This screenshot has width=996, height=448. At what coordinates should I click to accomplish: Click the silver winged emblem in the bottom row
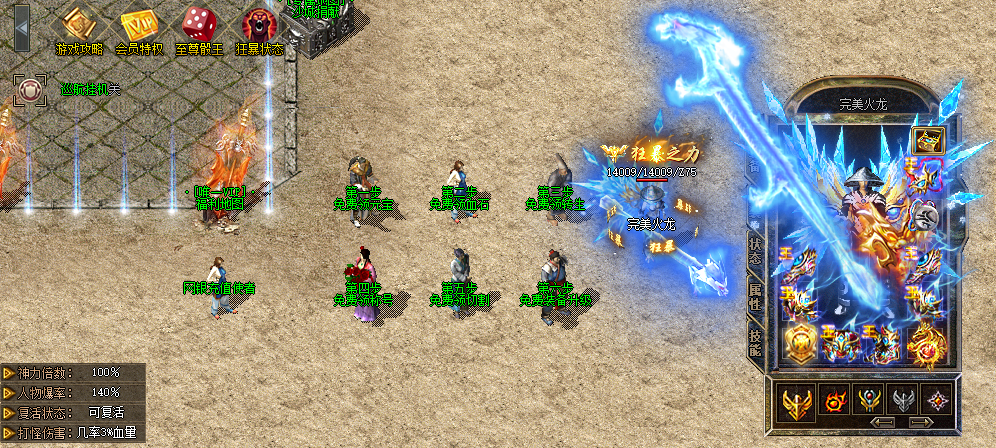pyautogui.click(x=906, y=402)
